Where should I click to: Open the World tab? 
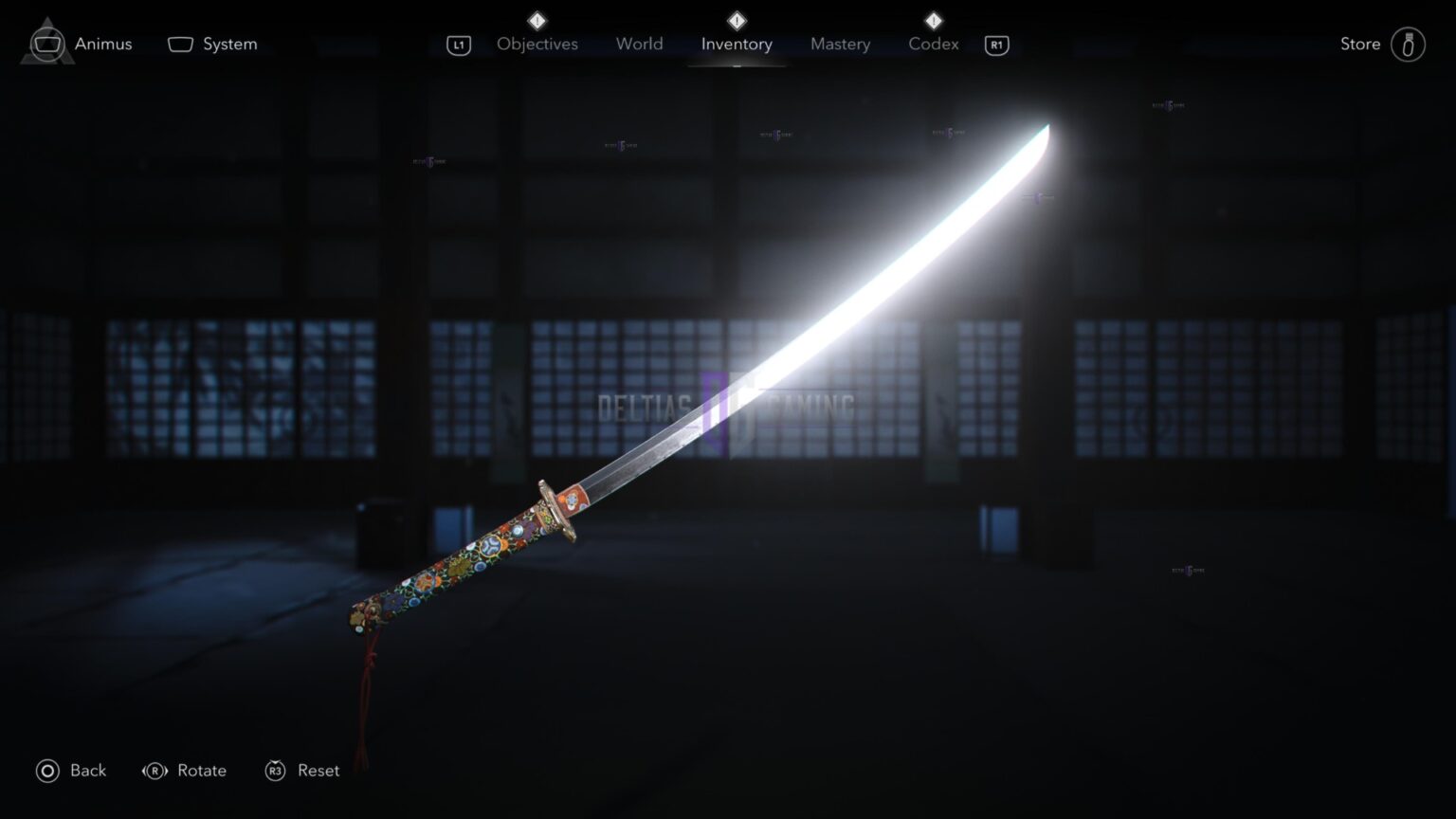coord(639,44)
